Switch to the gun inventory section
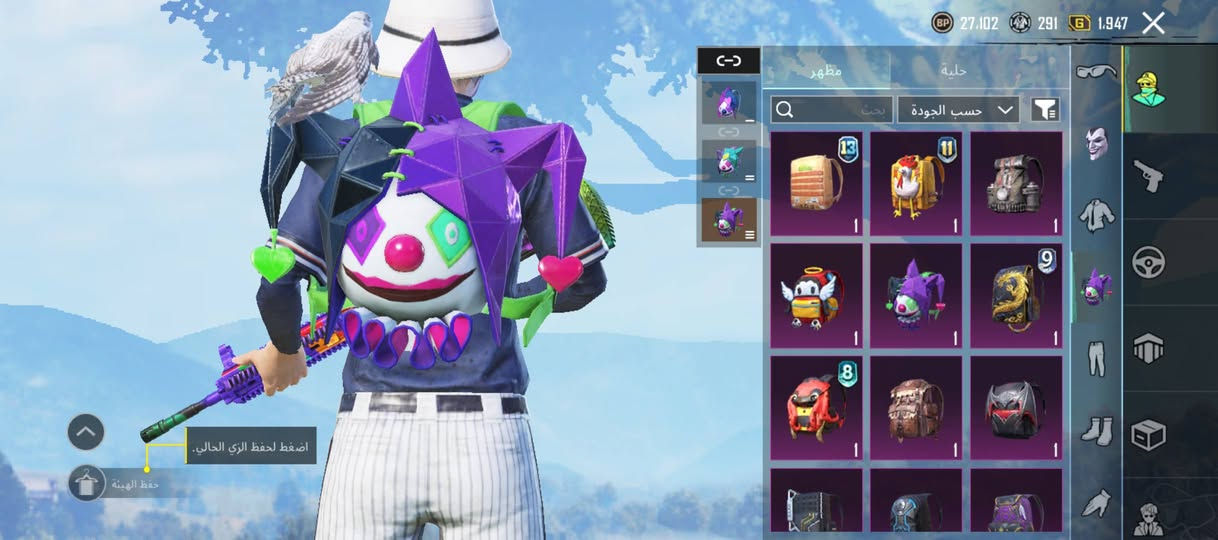This screenshot has width=1218, height=540. point(1147,176)
